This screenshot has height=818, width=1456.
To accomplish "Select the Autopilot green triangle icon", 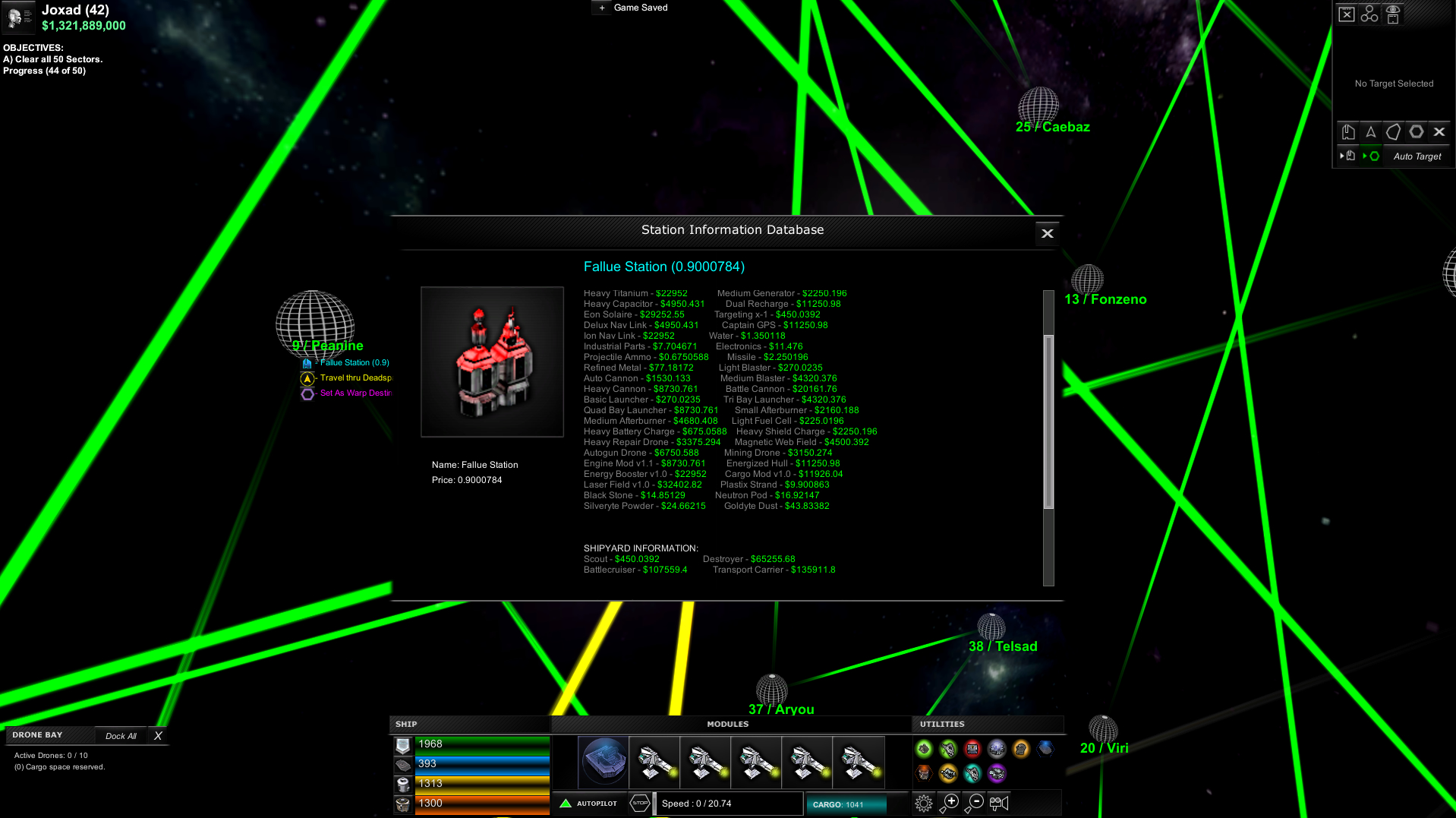I will click(x=565, y=802).
